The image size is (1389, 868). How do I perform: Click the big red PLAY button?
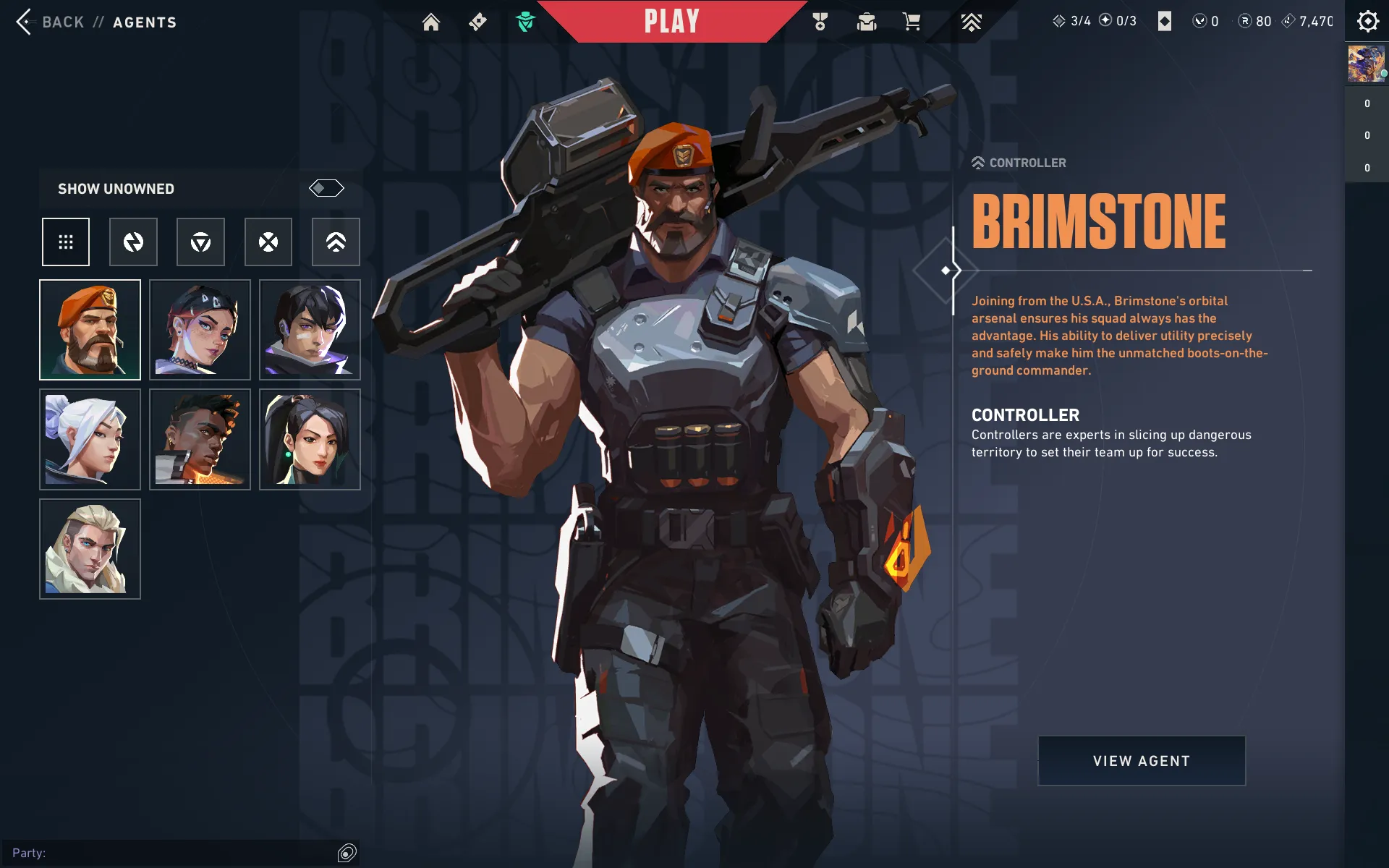pos(671,22)
